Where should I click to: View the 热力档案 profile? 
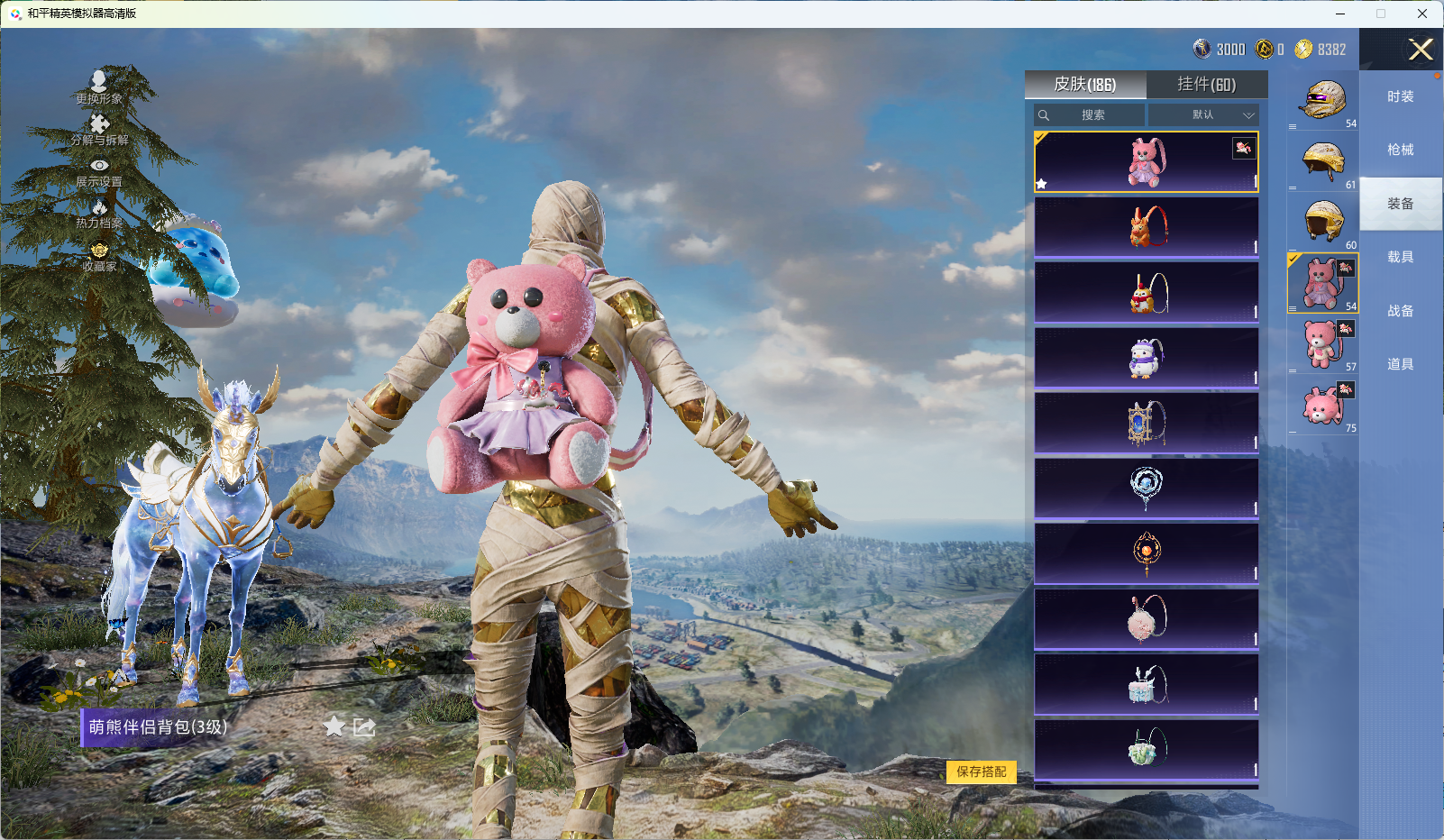(99, 215)
